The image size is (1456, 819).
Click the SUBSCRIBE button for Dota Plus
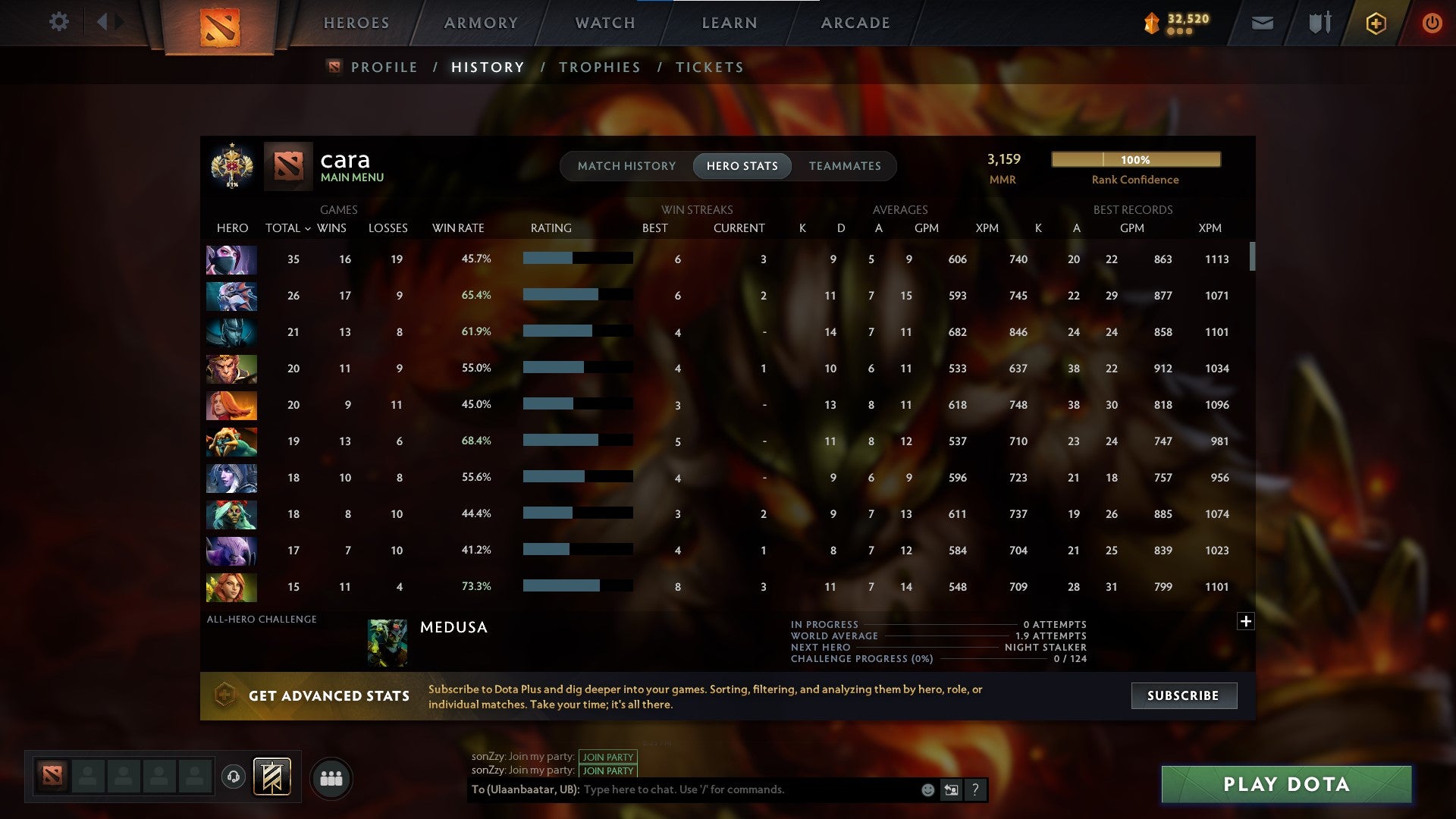tap(1183, 695)
